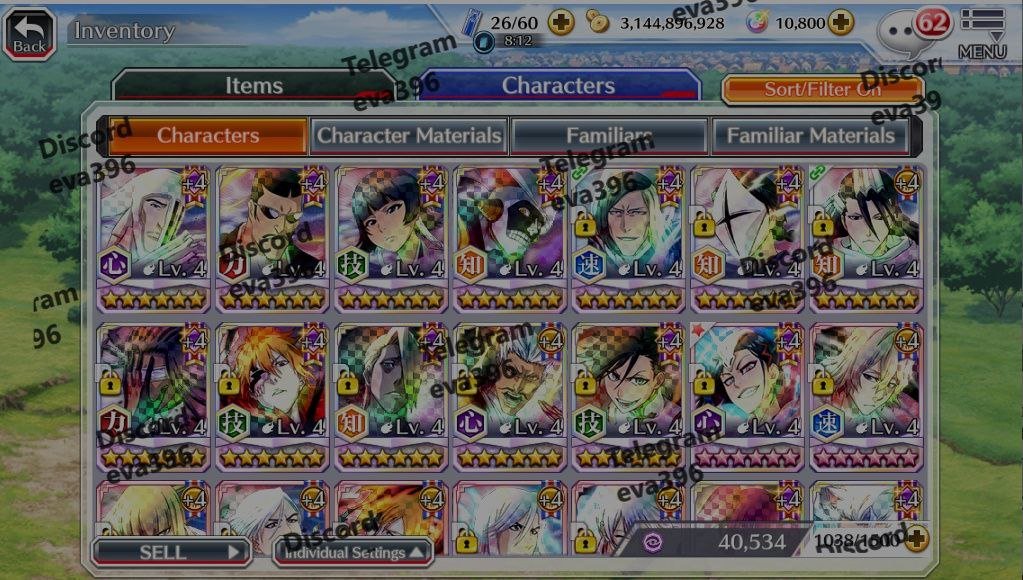Expand the Individual Settings panel
This screenshot has height=580, width=1023.
click(x=353, y=552)
